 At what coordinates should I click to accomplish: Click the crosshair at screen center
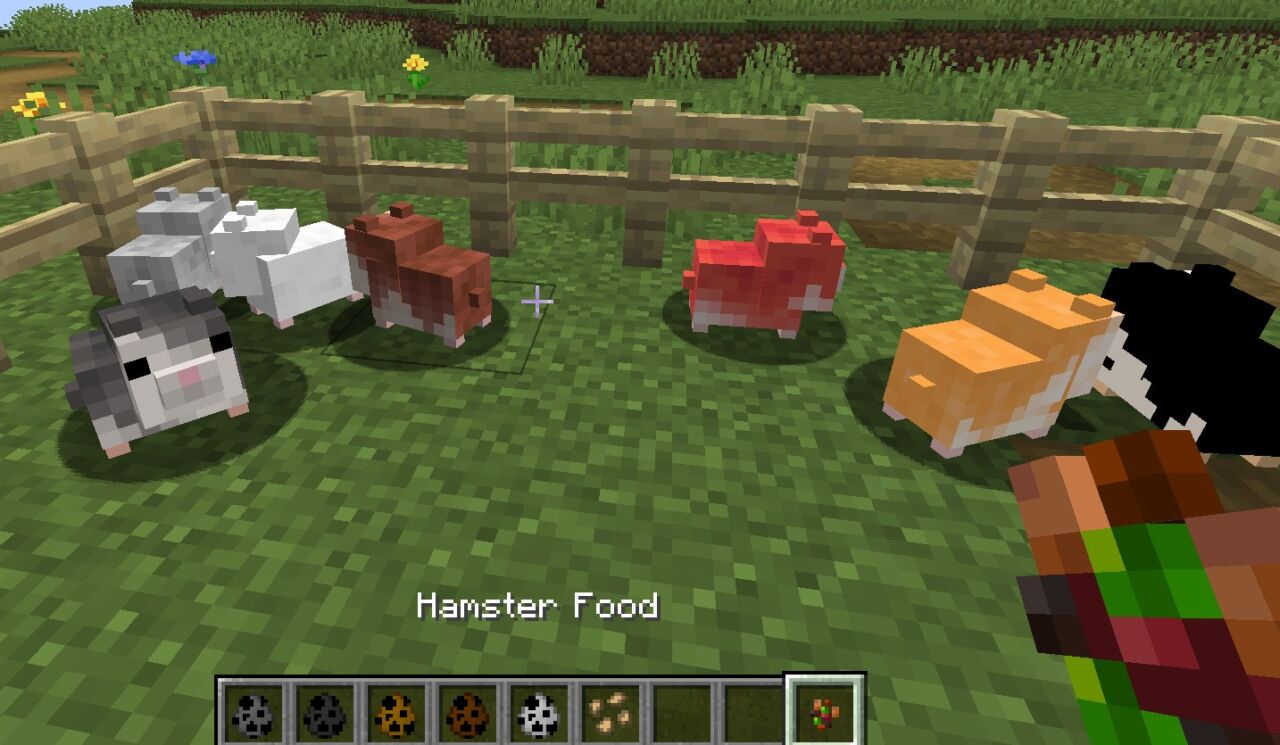537,299
